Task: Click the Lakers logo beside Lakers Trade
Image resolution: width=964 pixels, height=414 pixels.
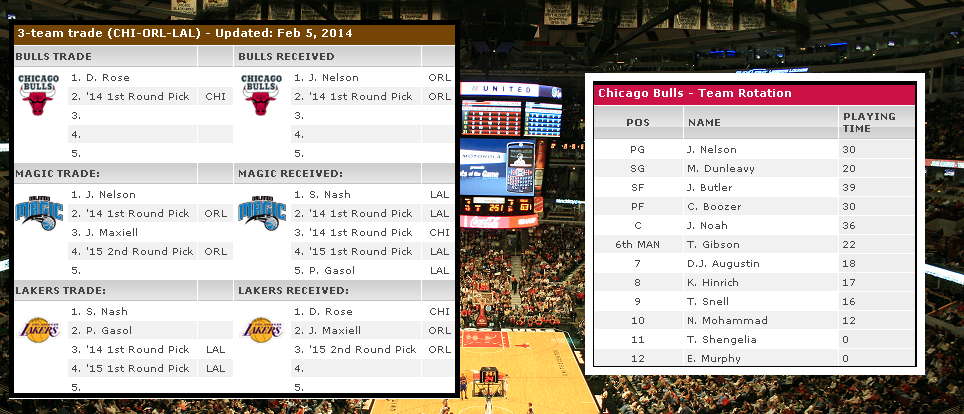Action: pyautogui.click(x=38, y=330)
